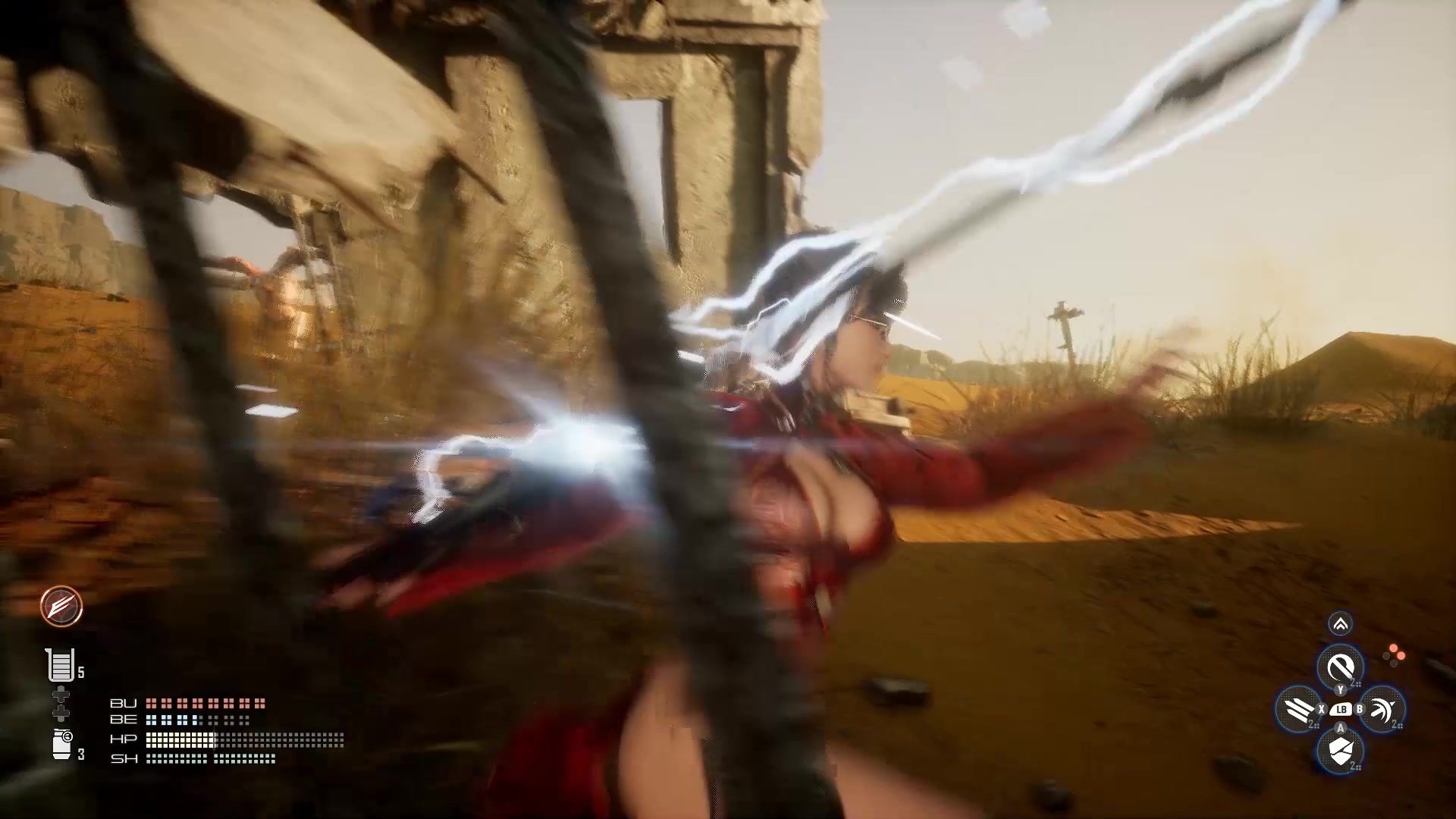Select the red blade emblem ability icon
Image resolution: width=1456 pixels, height=819 pixels.
click(60, 607)
